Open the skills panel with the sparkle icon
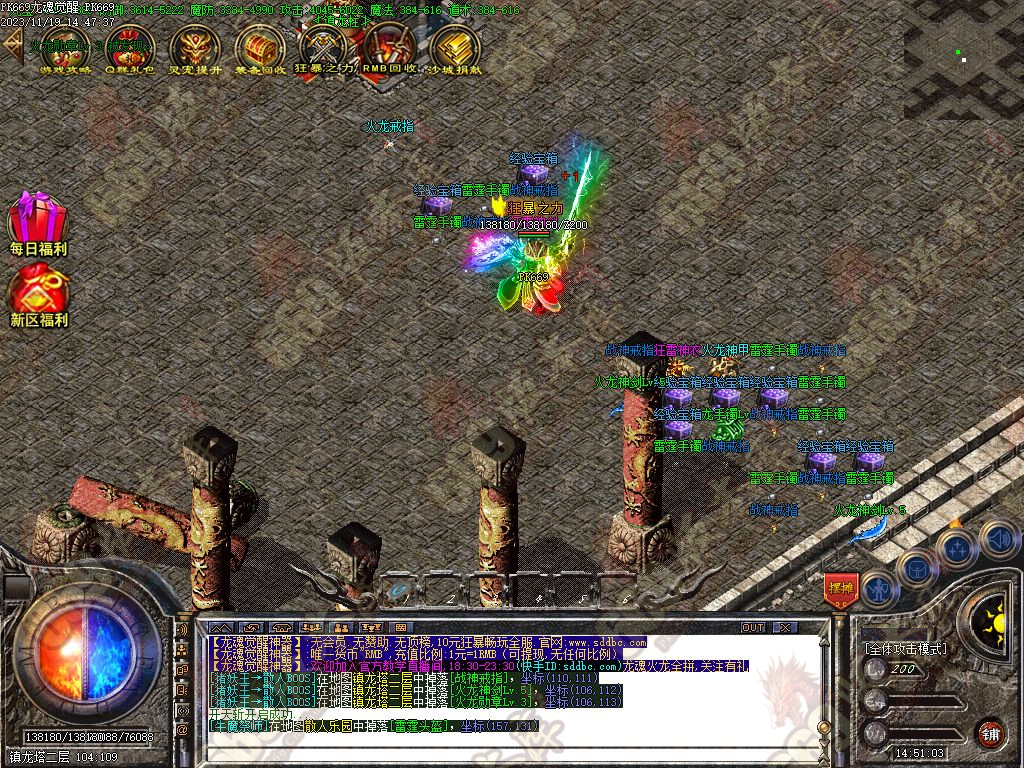The image size is (1024, 768). point(956,548)
